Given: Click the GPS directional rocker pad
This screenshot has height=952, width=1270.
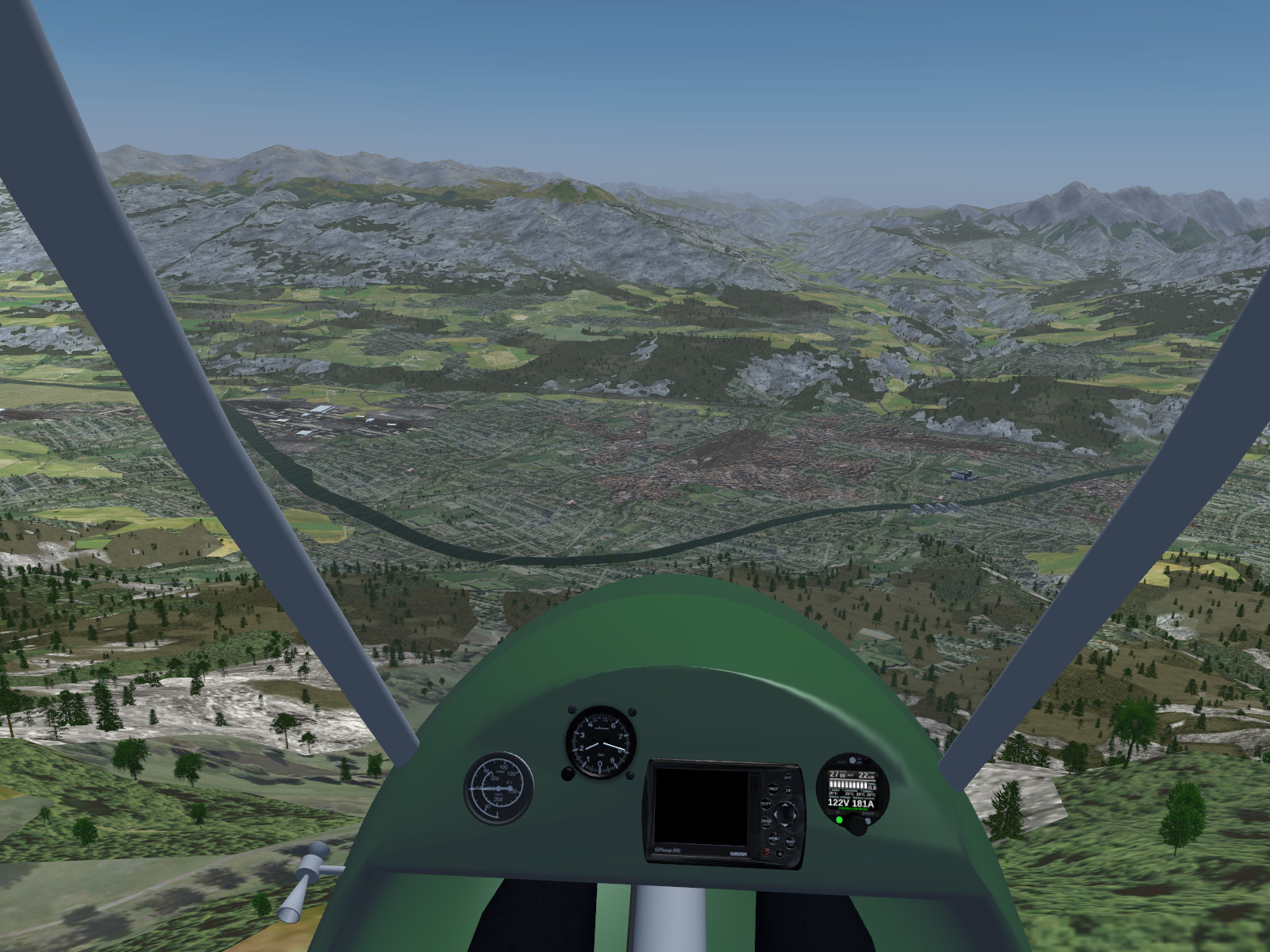Looking at the screenshot, I should coord(786,815).
